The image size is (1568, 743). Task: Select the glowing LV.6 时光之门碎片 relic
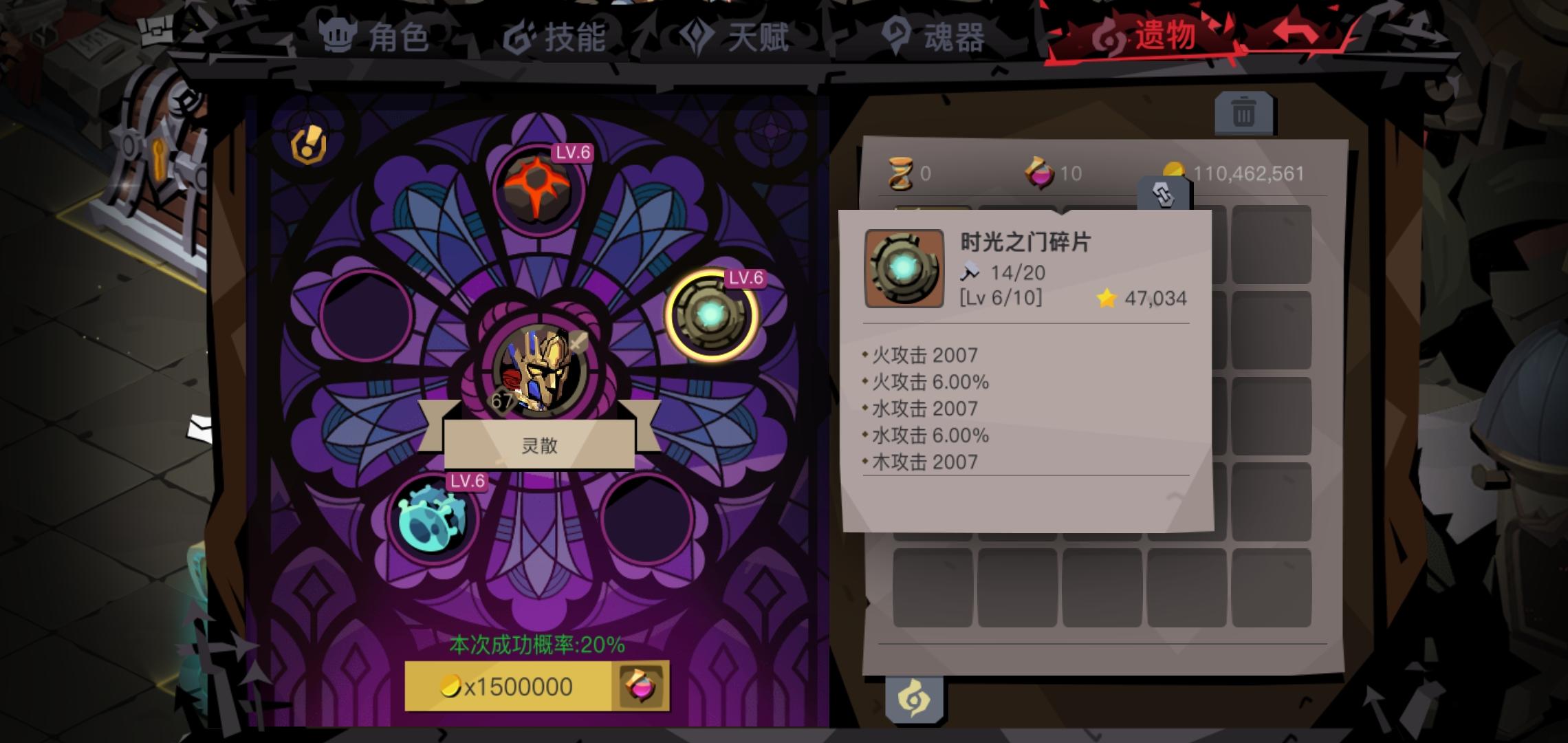708,316
